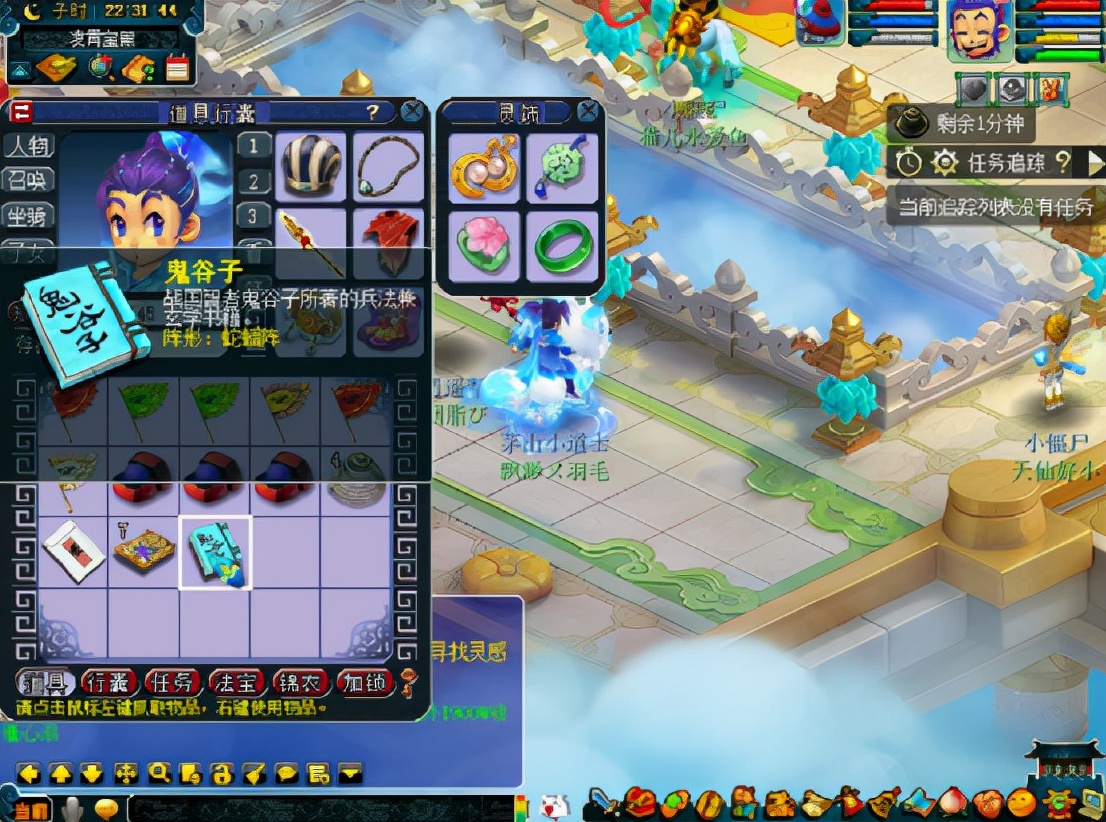This screenshot has width=1106, height=822.
Task: Switch to the 召唤 summon tab
Action: (28, 181)
